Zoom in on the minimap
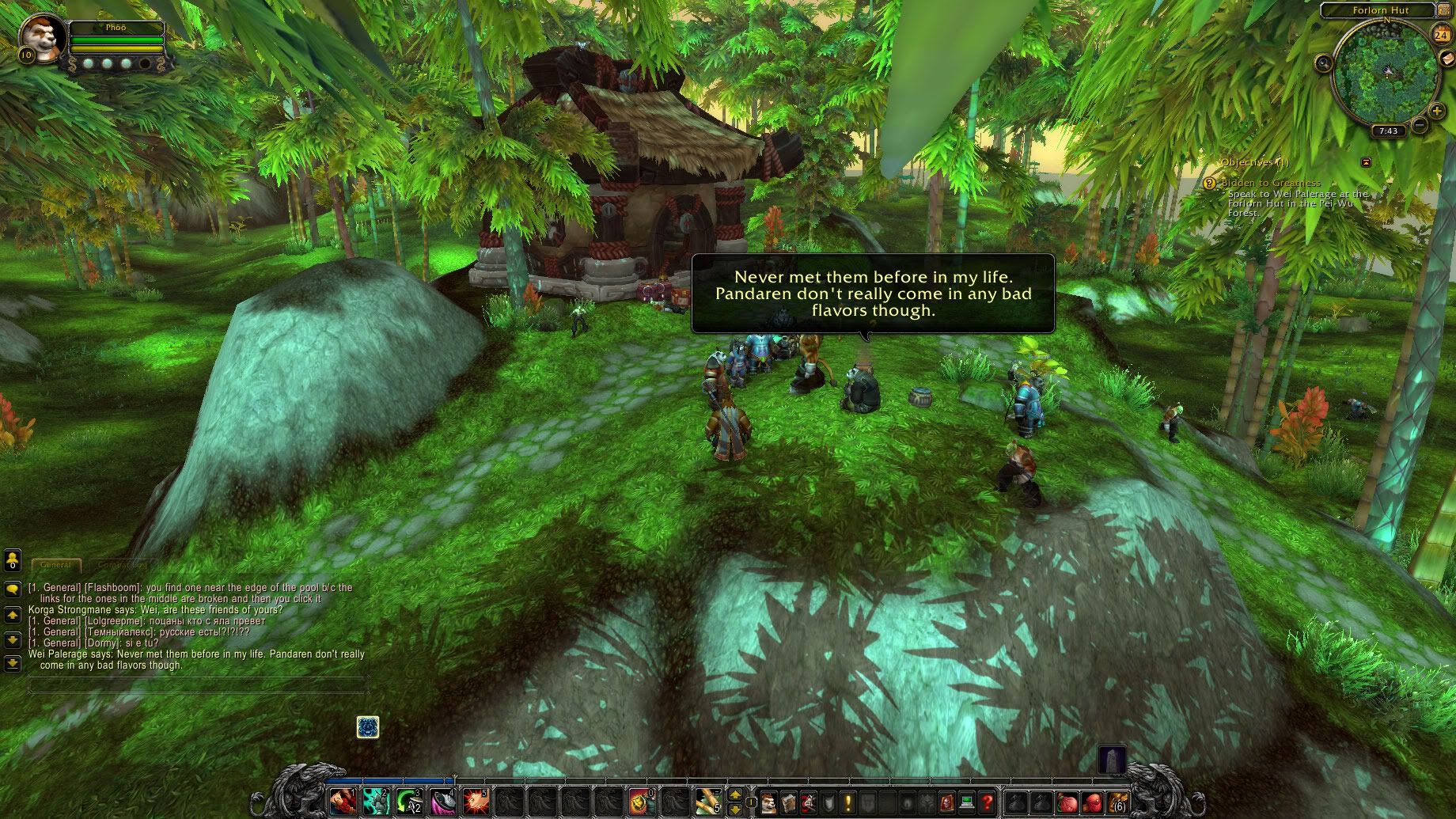1456x819 pixels. point(1437,111)
